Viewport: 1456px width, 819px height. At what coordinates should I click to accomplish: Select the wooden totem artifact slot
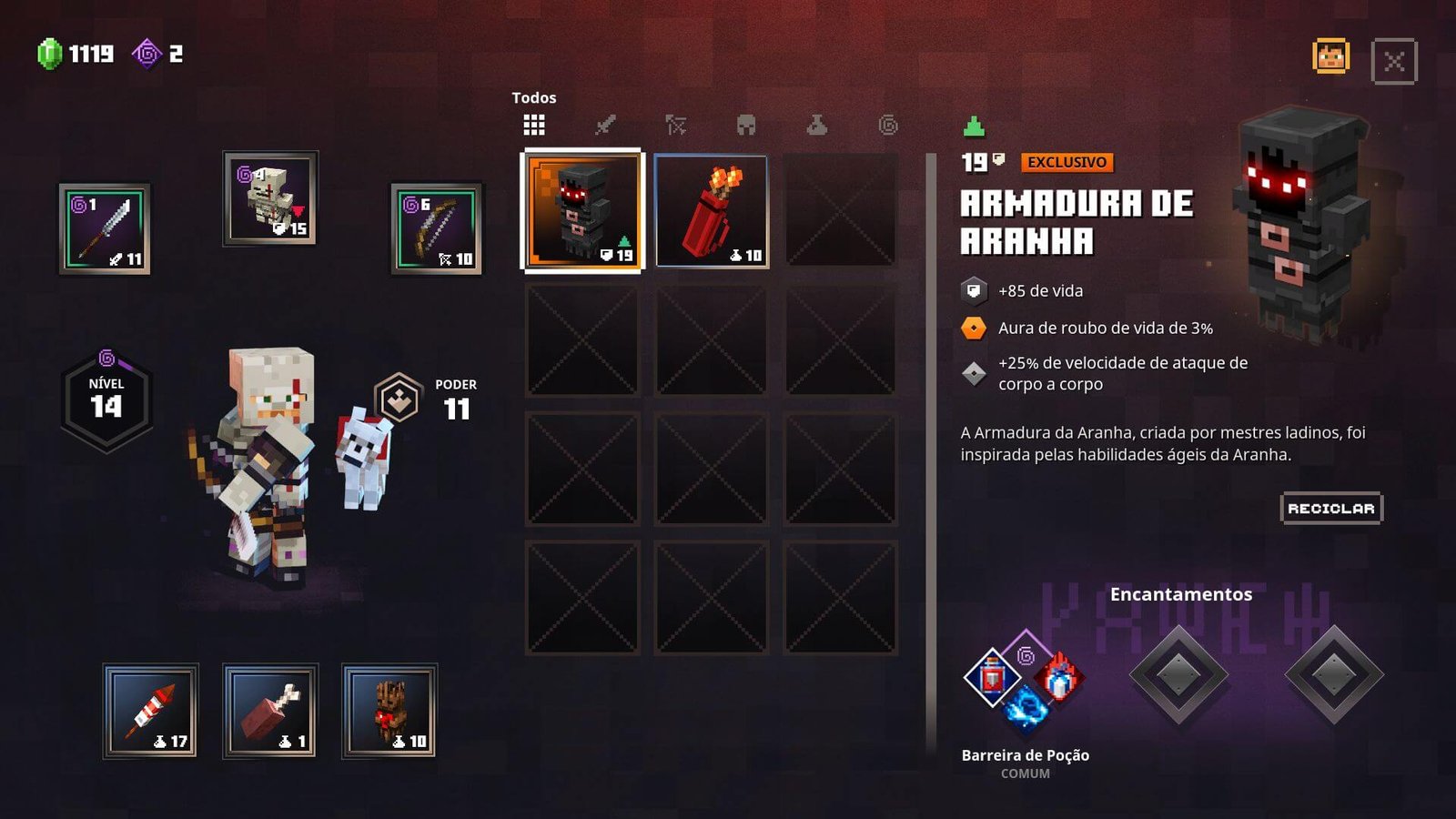click(x=389, y=711)
